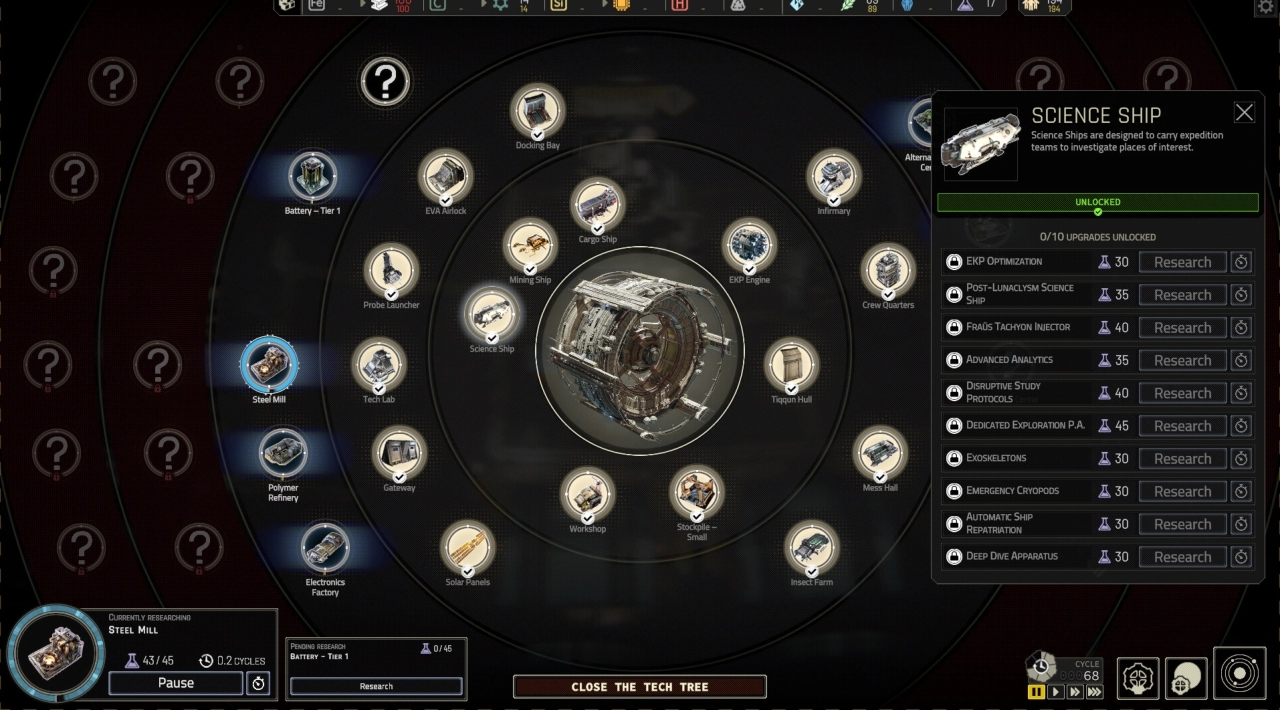This screenshot has height=710, width=1280.
Task: Open settings with the top-right gear icon
Action: coord(1266,7)
